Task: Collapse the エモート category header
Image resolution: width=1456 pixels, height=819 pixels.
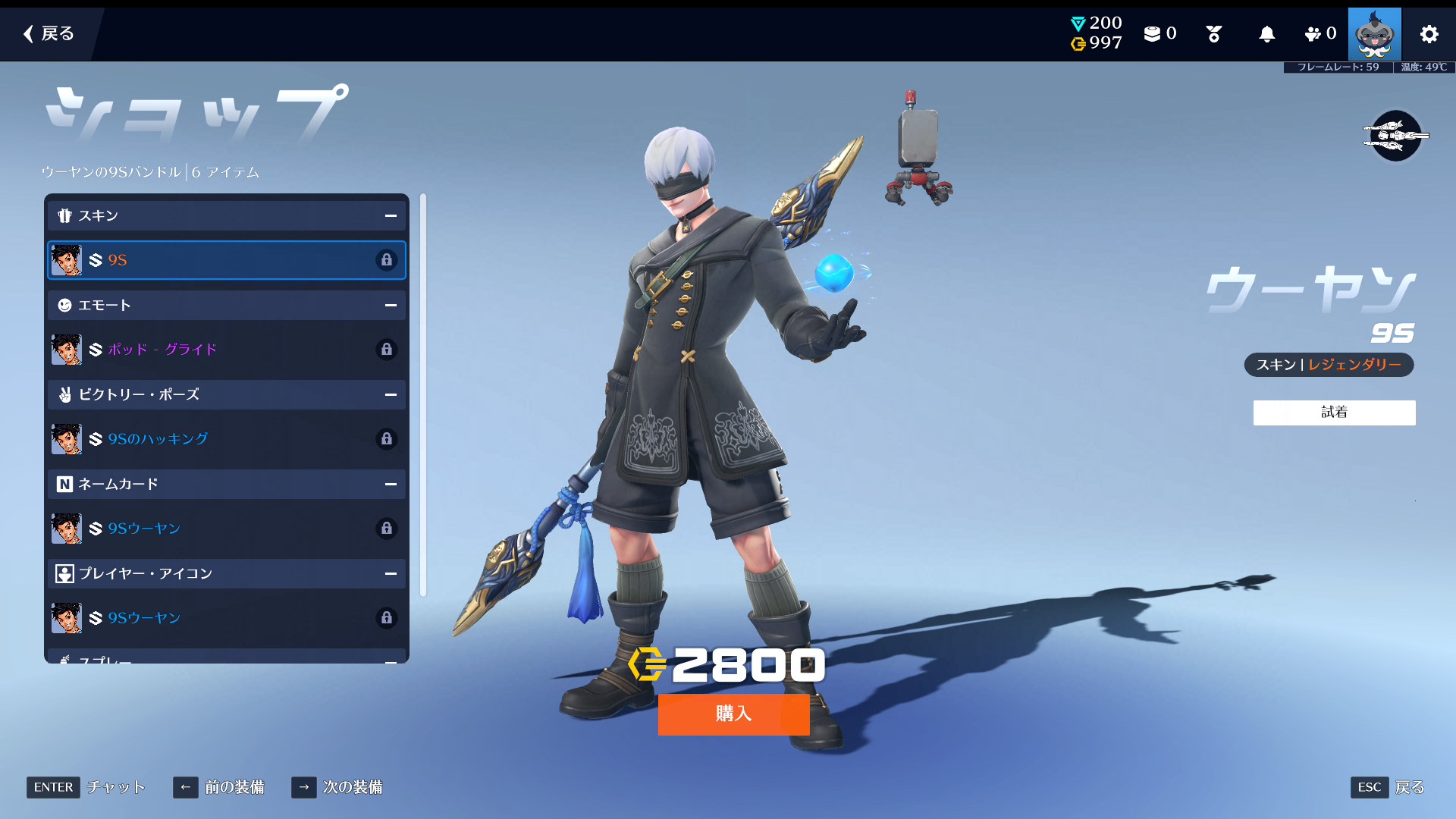Action: click(x=391, y=306)
